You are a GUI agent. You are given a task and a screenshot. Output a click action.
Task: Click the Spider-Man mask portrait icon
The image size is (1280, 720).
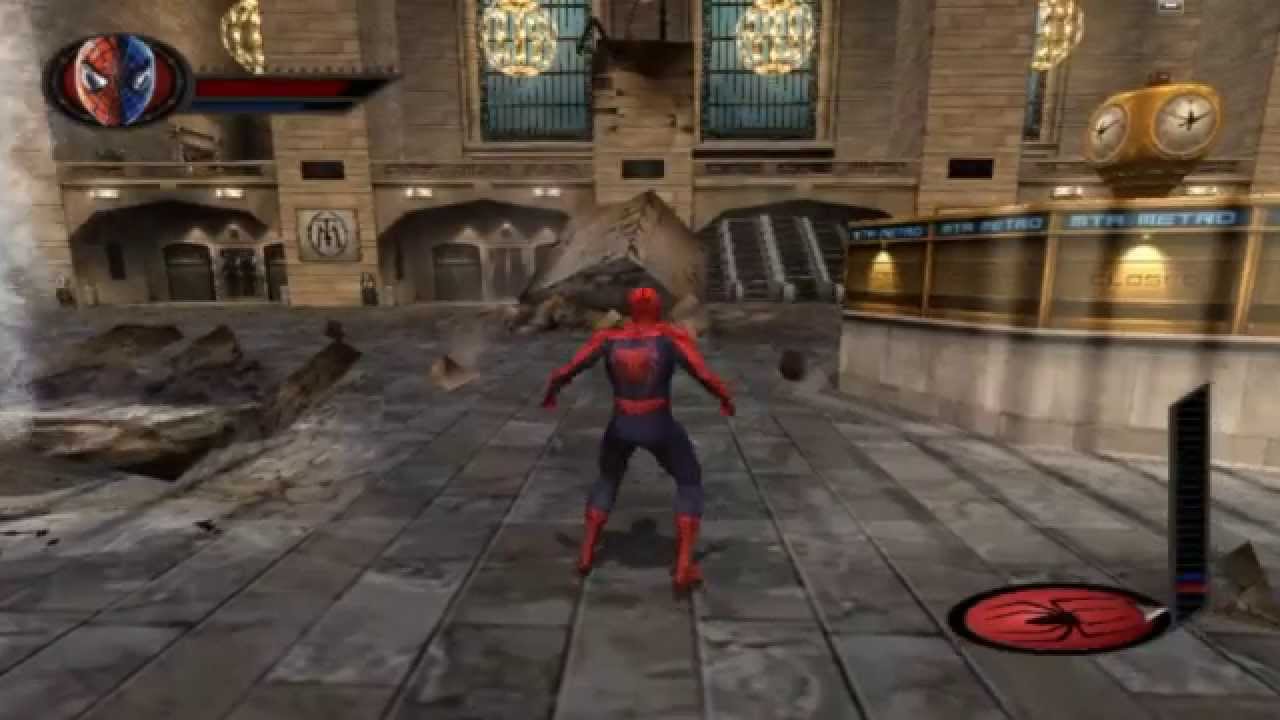117,79
